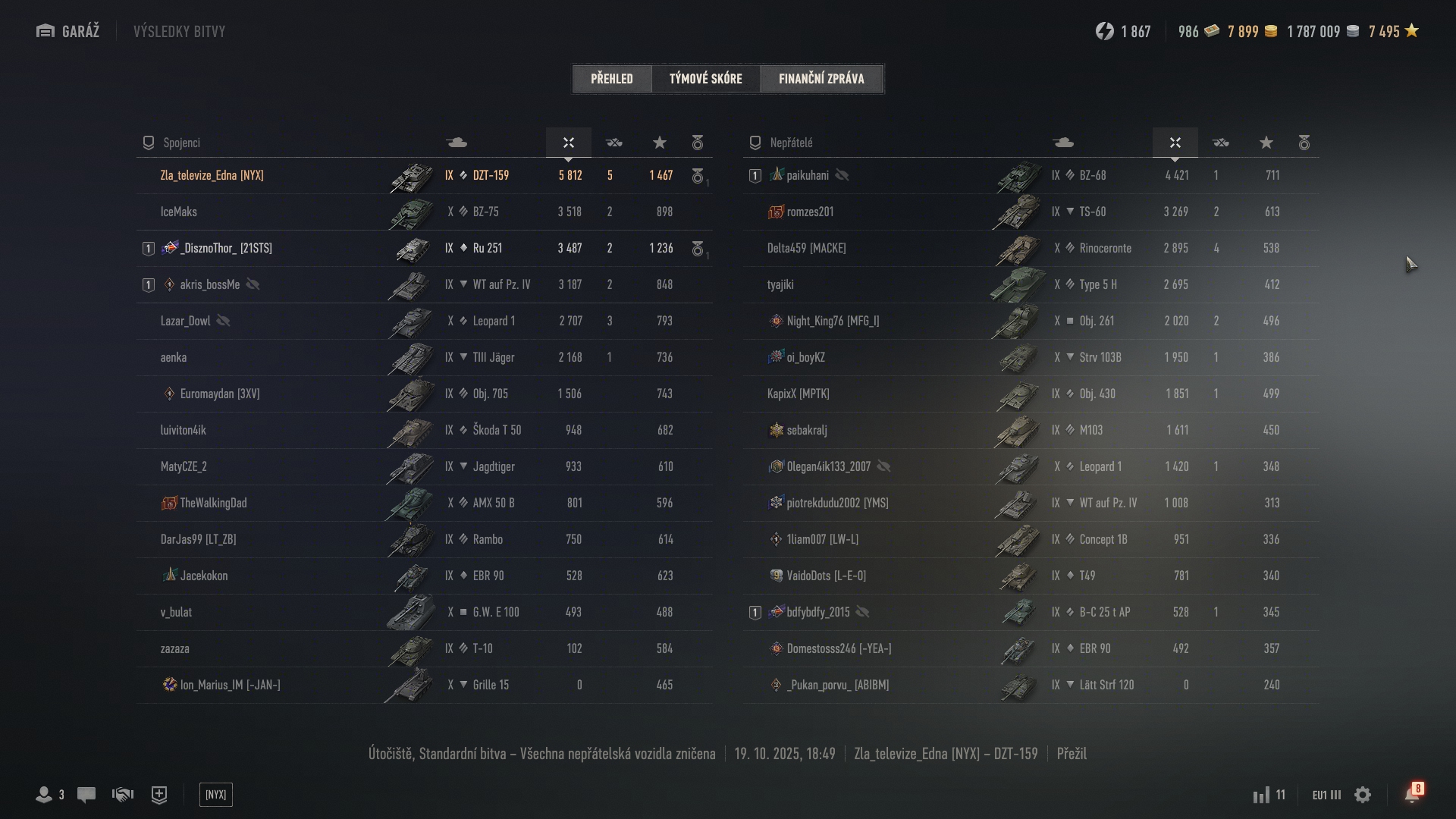Sort allies by star experience column

660,143
